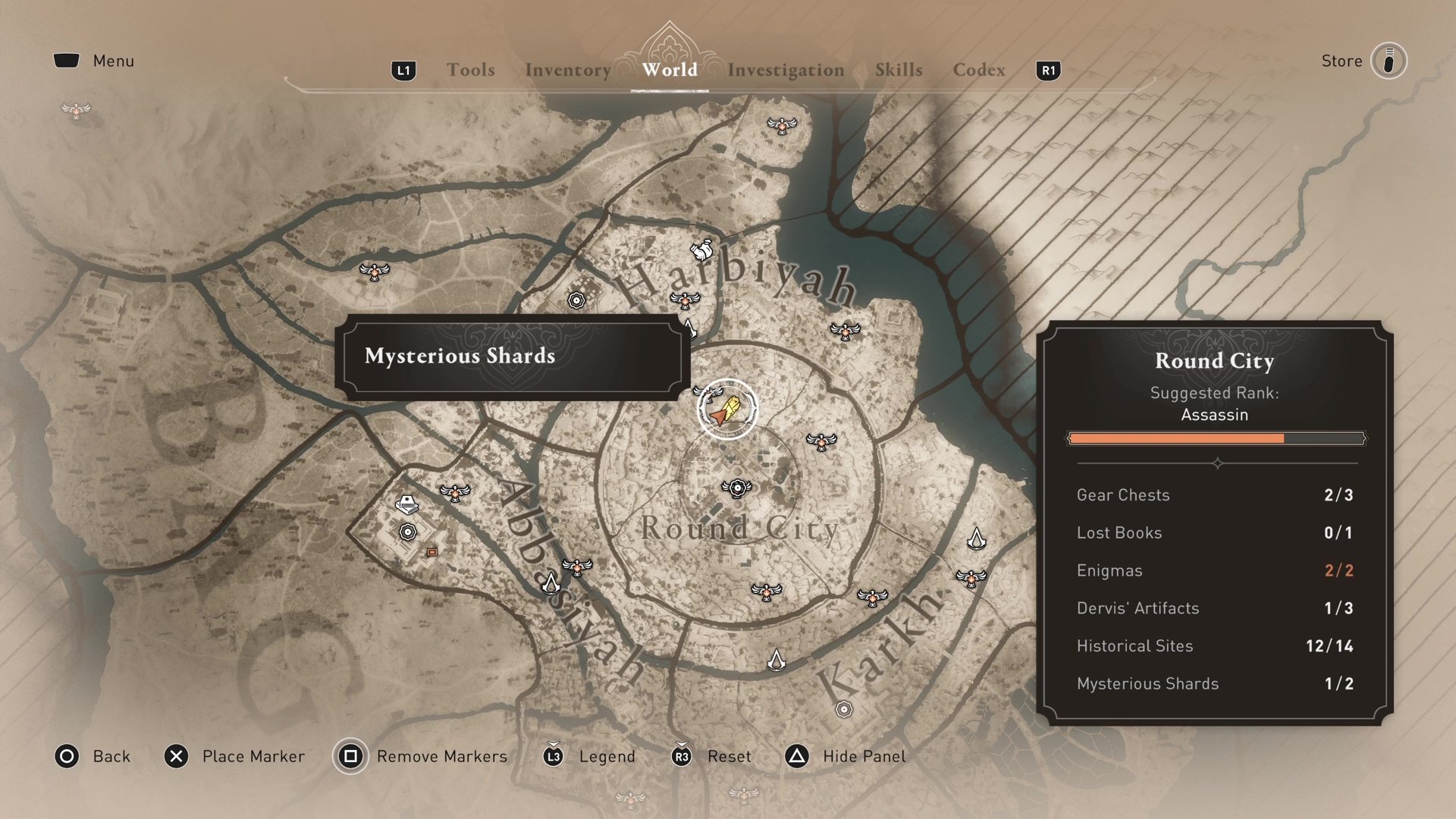Click the Dervis' Artifacts row

(1214, 607)
